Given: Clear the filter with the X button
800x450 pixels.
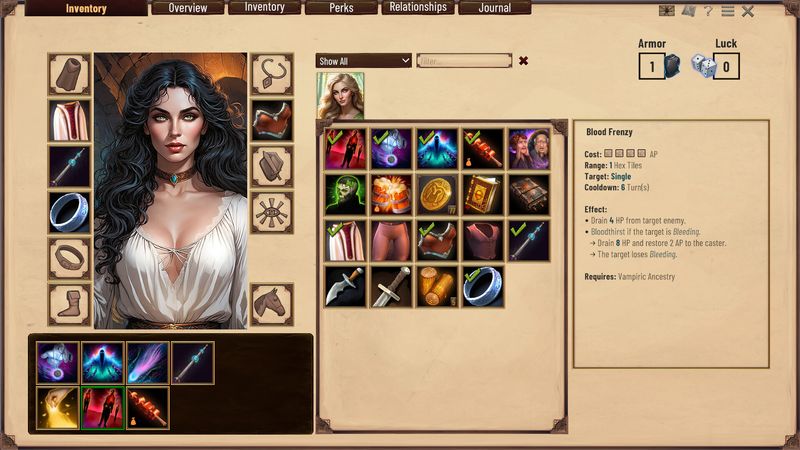Looking at the screenshot, I should pos(523,61).
